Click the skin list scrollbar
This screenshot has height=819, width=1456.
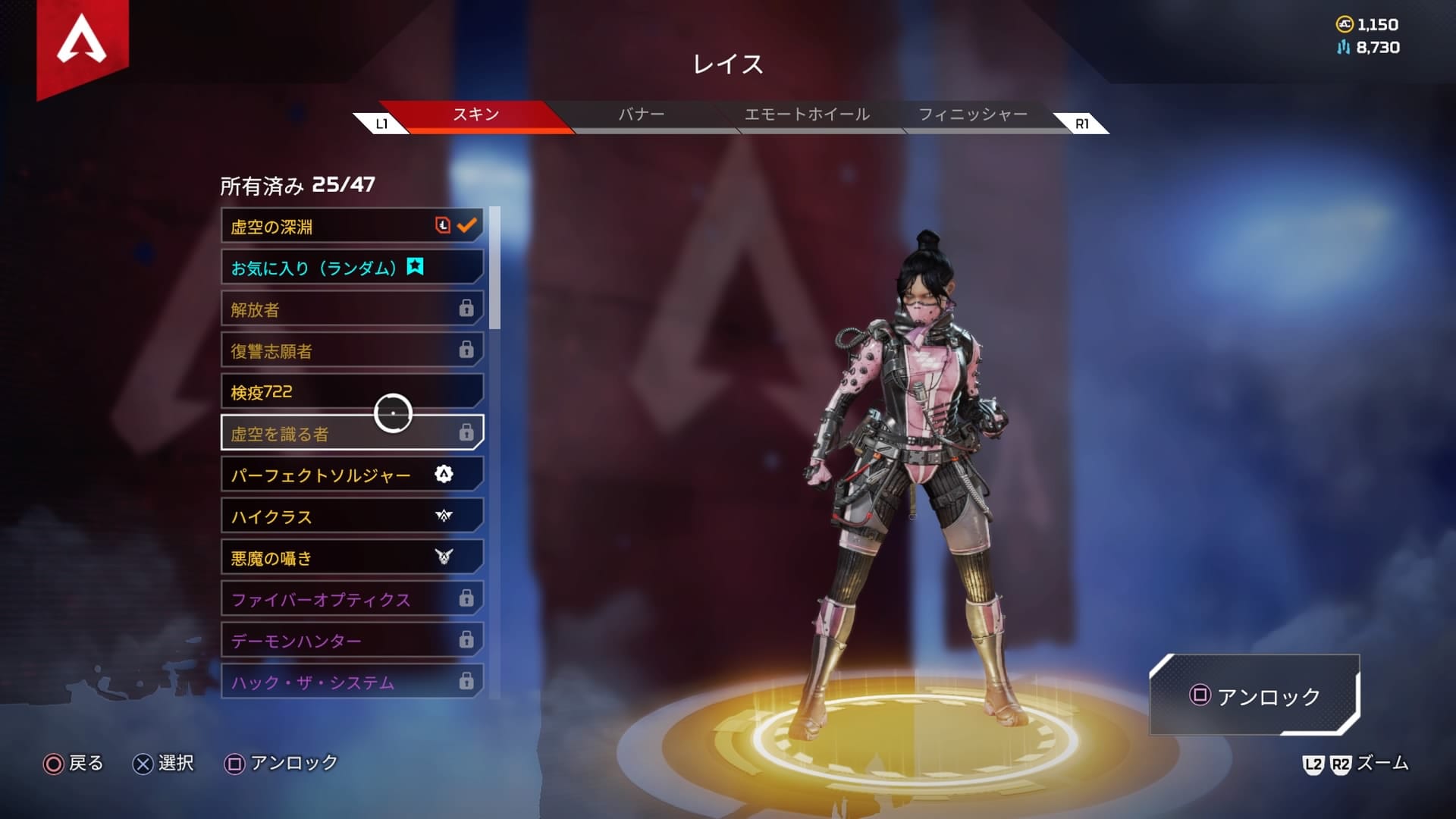coord(494,268)
